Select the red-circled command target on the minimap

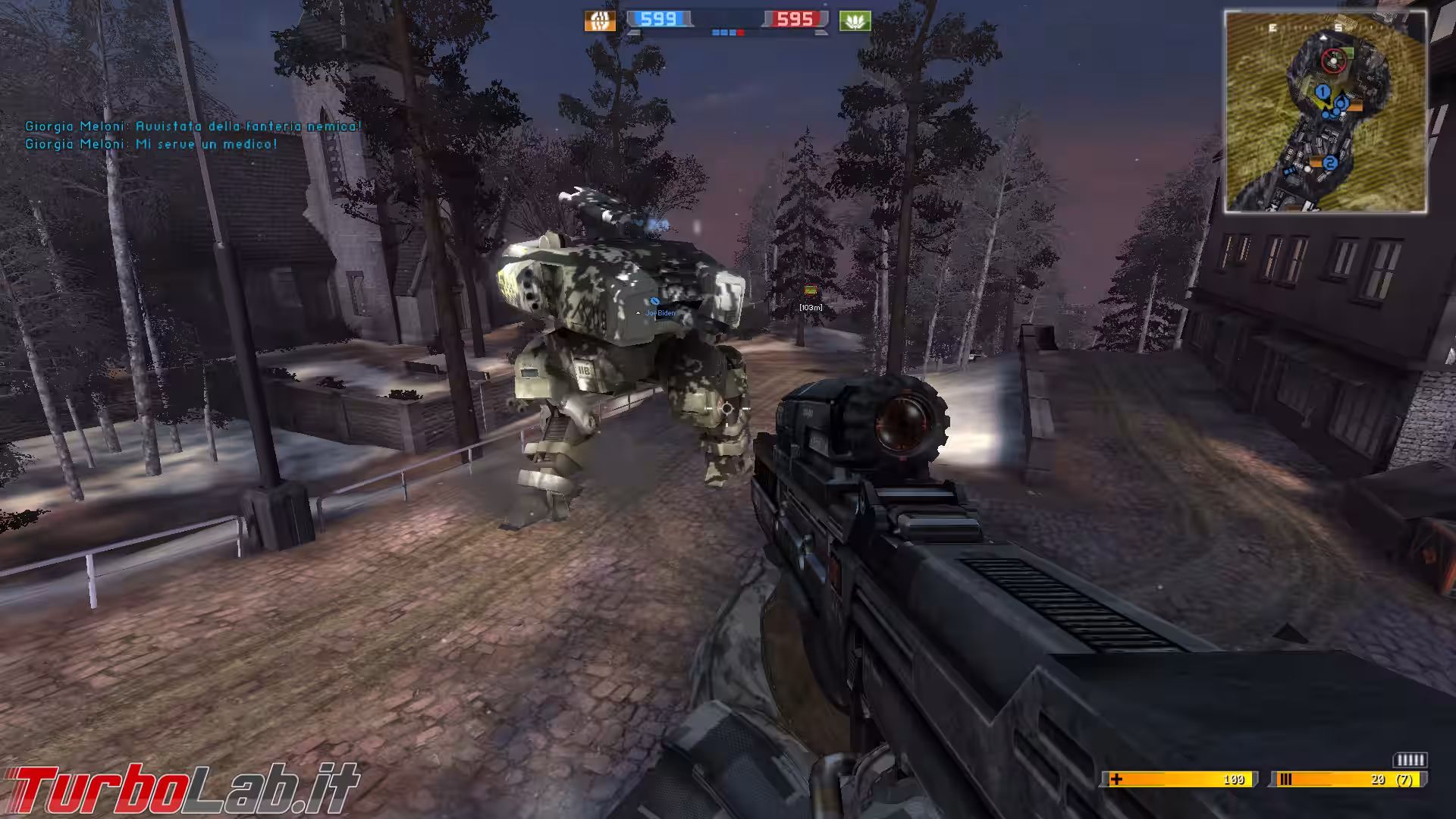[x=1333, y=61]
